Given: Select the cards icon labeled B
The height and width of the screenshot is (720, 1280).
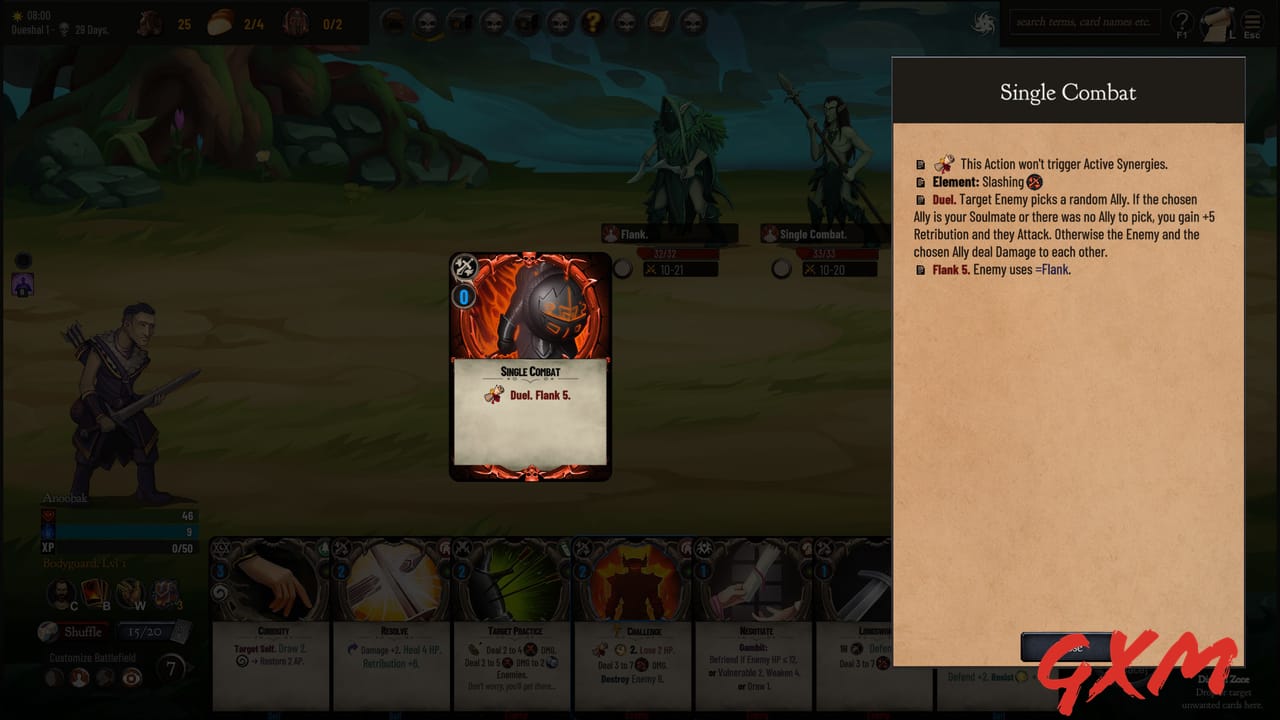Looking at the screenshot, I should (x=93, y=591).
